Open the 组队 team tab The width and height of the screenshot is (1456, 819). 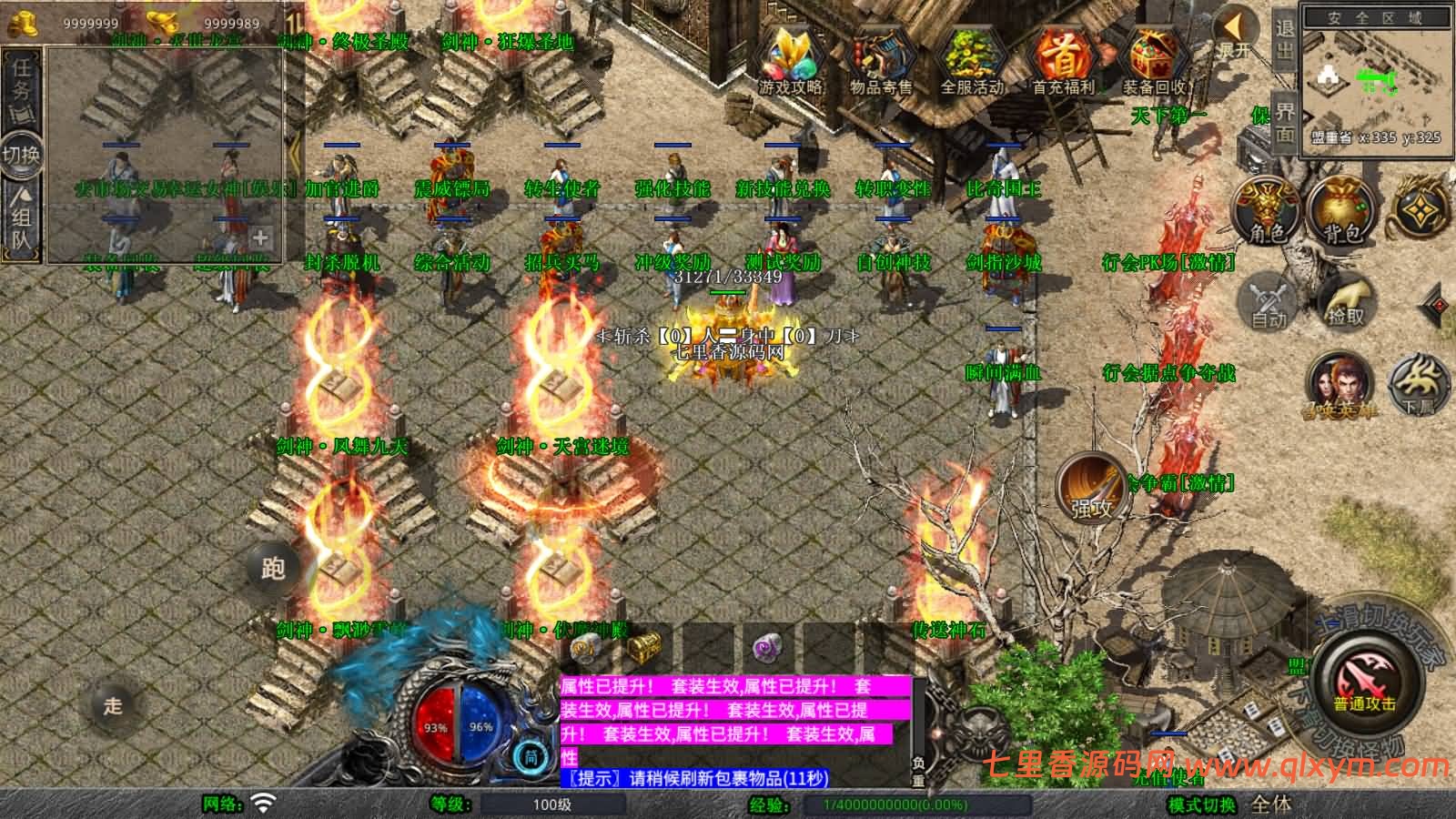click(x=20, y=214)
